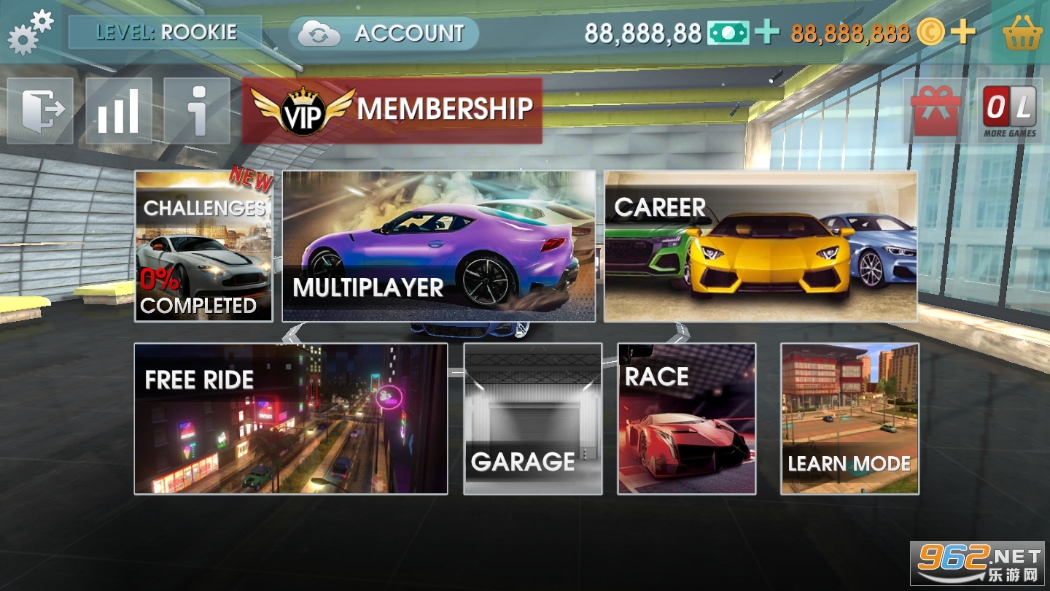Screen dimensions: 1050x591
Task: Choose the Multiplayer mode tile
Action: tap(439, 246)
